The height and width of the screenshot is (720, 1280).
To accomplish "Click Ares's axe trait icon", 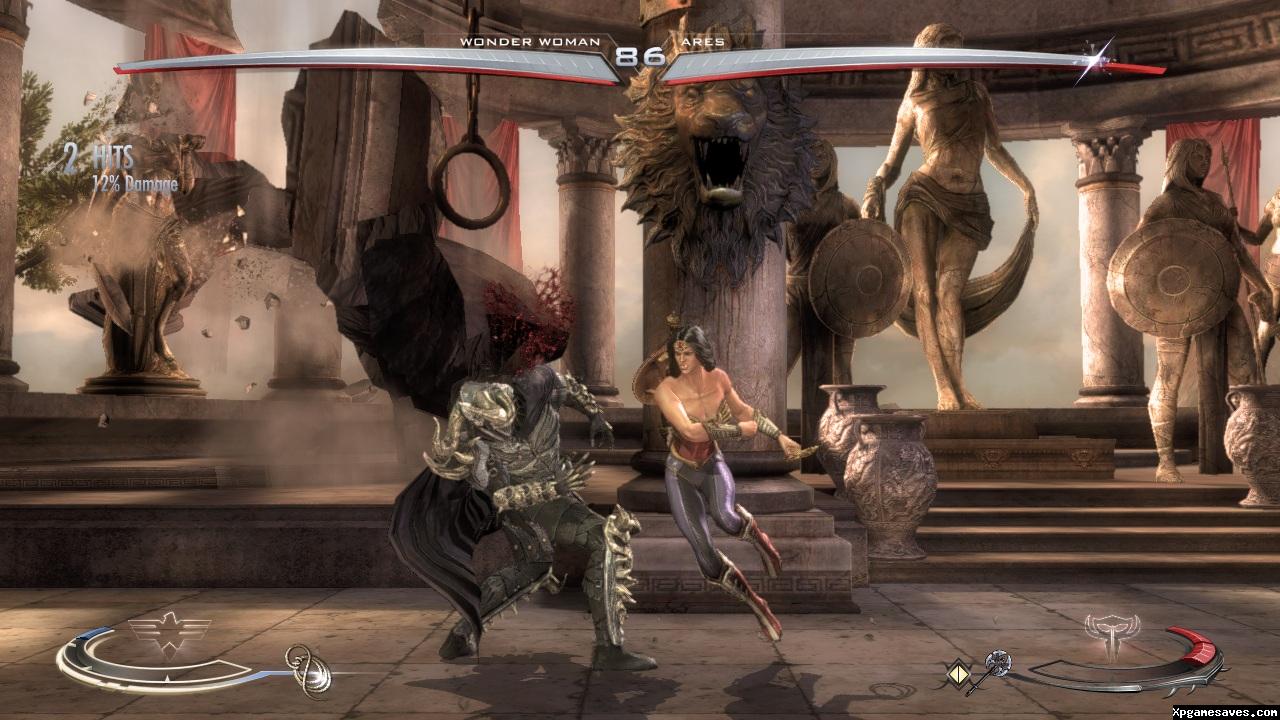I will pos(996,666).
